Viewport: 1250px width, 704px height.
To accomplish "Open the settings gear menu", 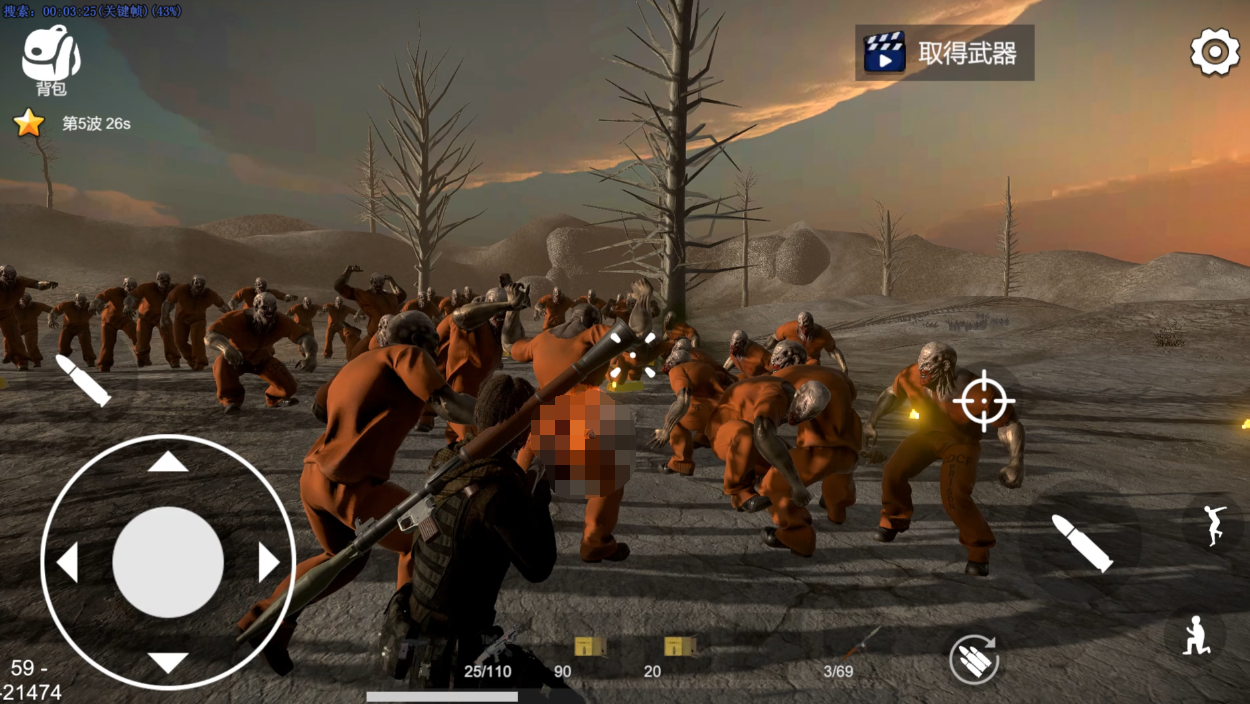I will click(x=1214, y=52).
